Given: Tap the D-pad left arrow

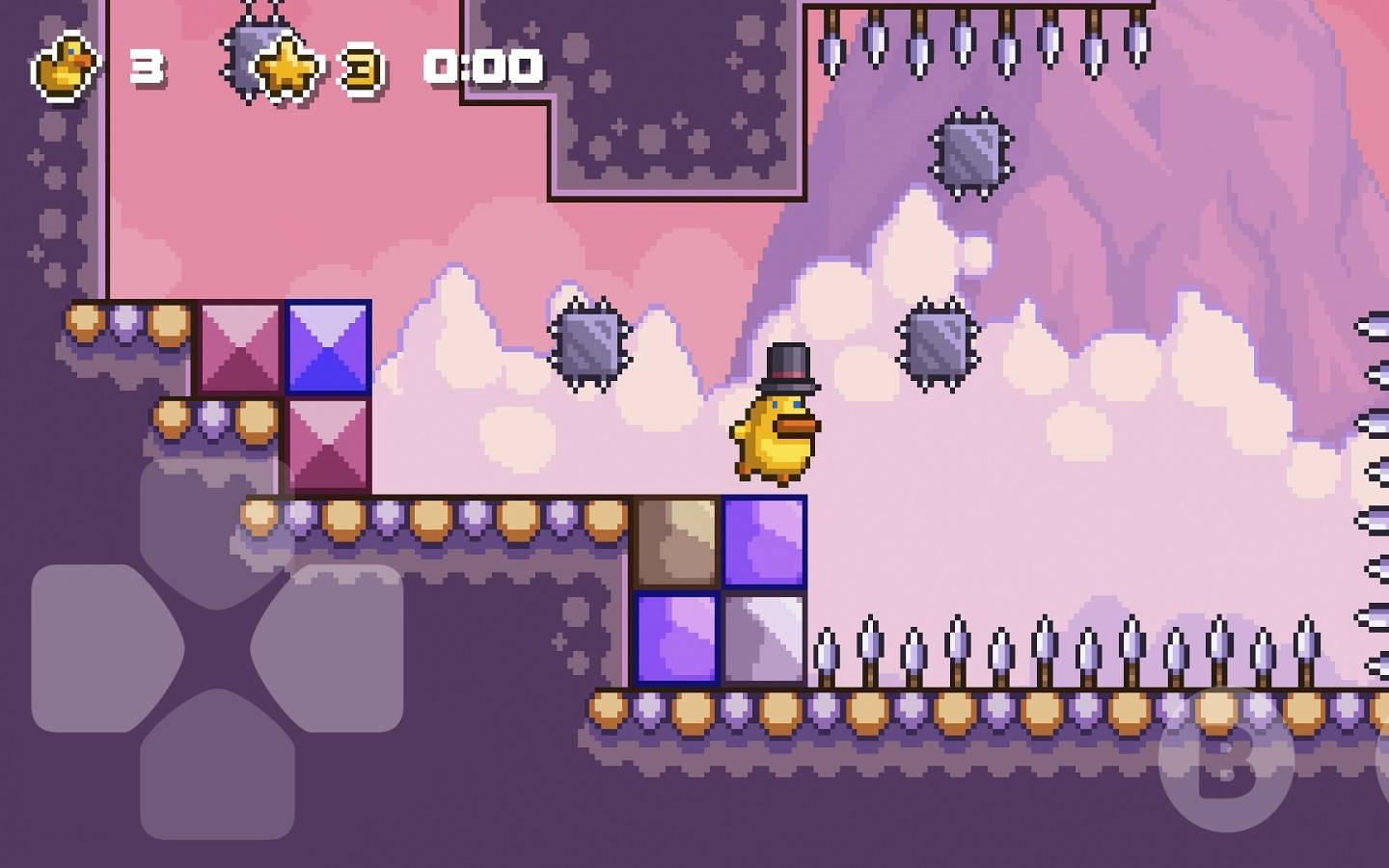Looking at the screenshot, I should (x=101, y=647).
